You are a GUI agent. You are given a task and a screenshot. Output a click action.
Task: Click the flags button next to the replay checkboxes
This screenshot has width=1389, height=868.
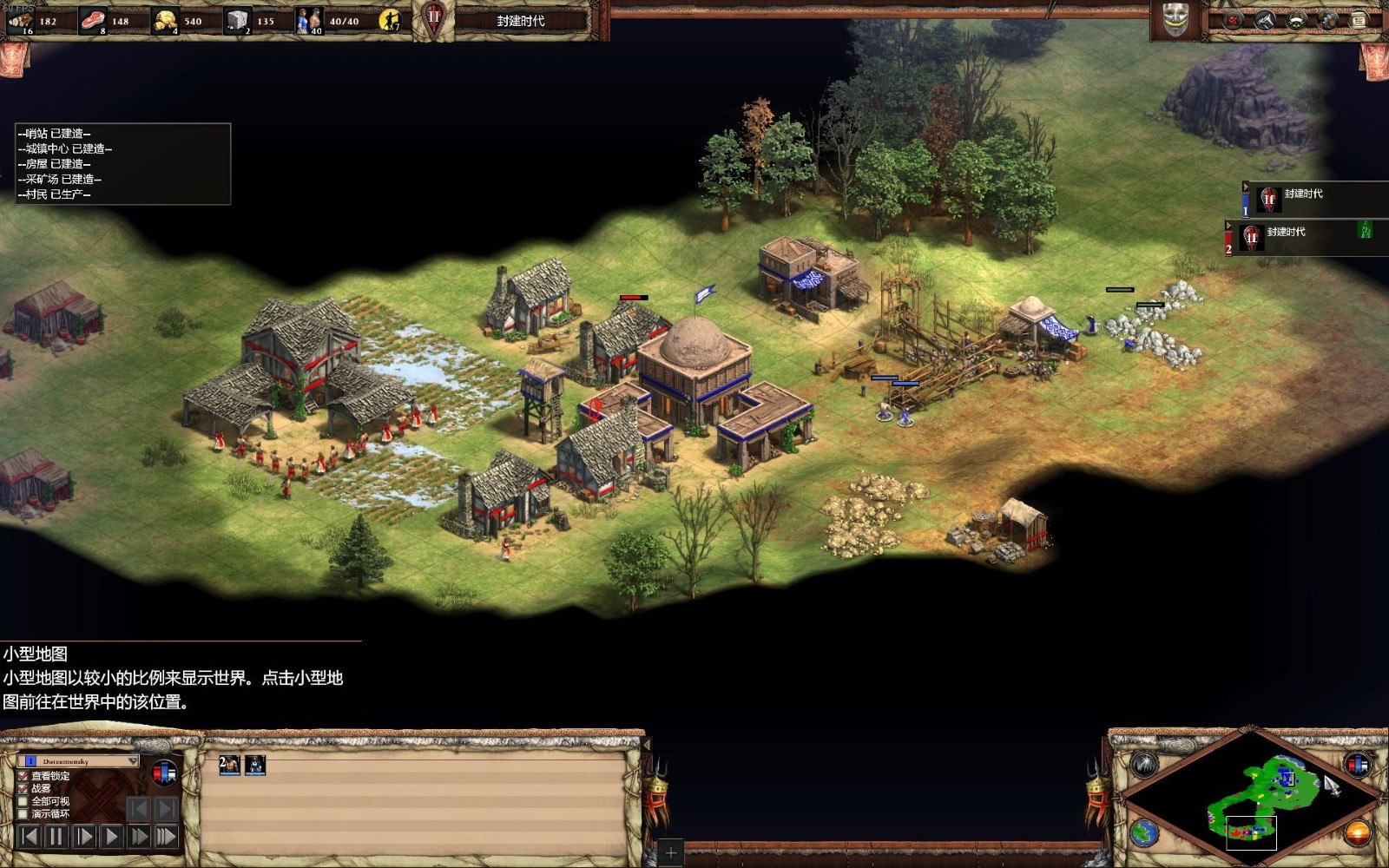[x=164, y=772]
